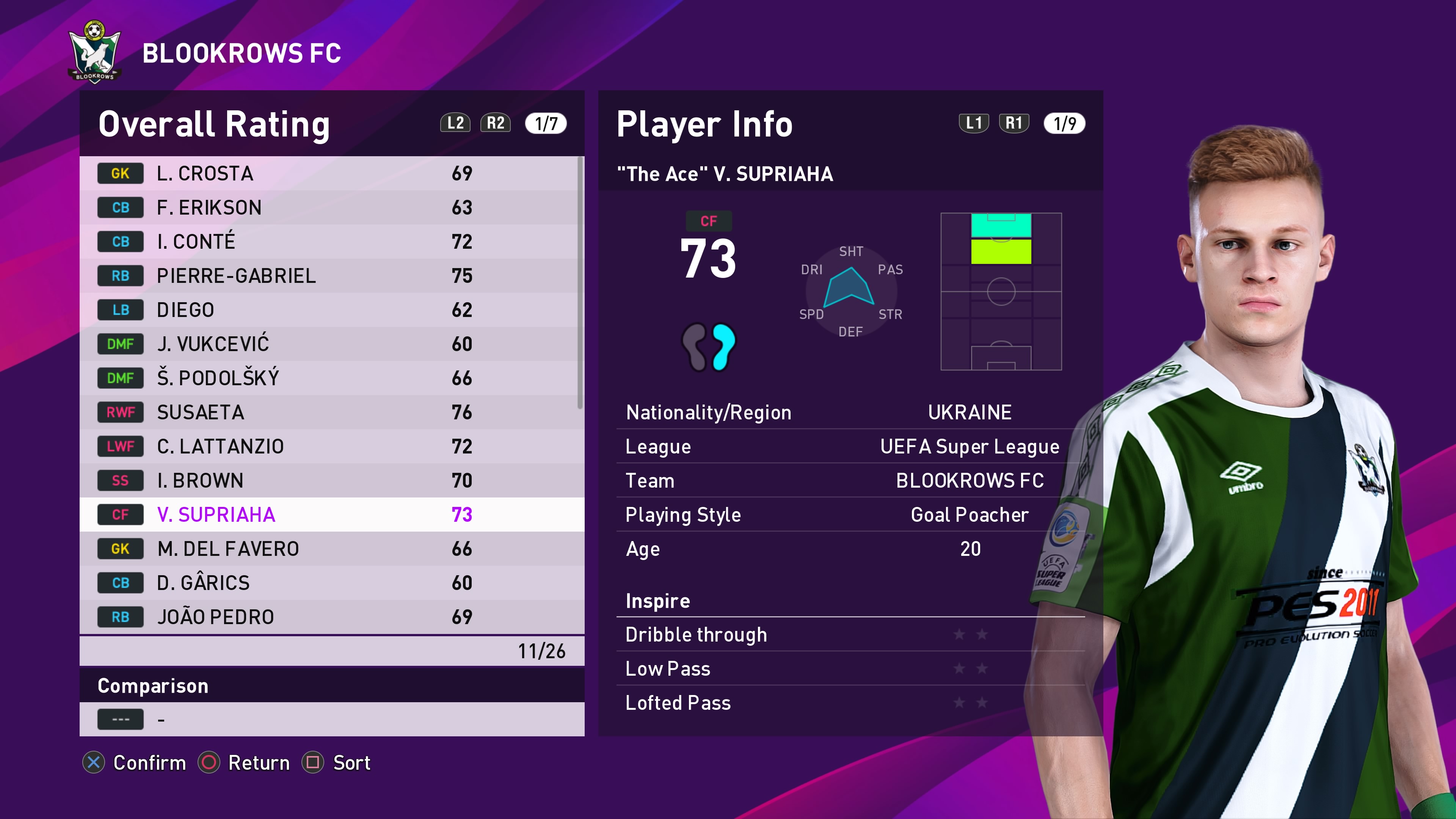Select C. Lattanzio from the list
The width and height of the screenshot is (1456, 819).
tap(332, 447)
